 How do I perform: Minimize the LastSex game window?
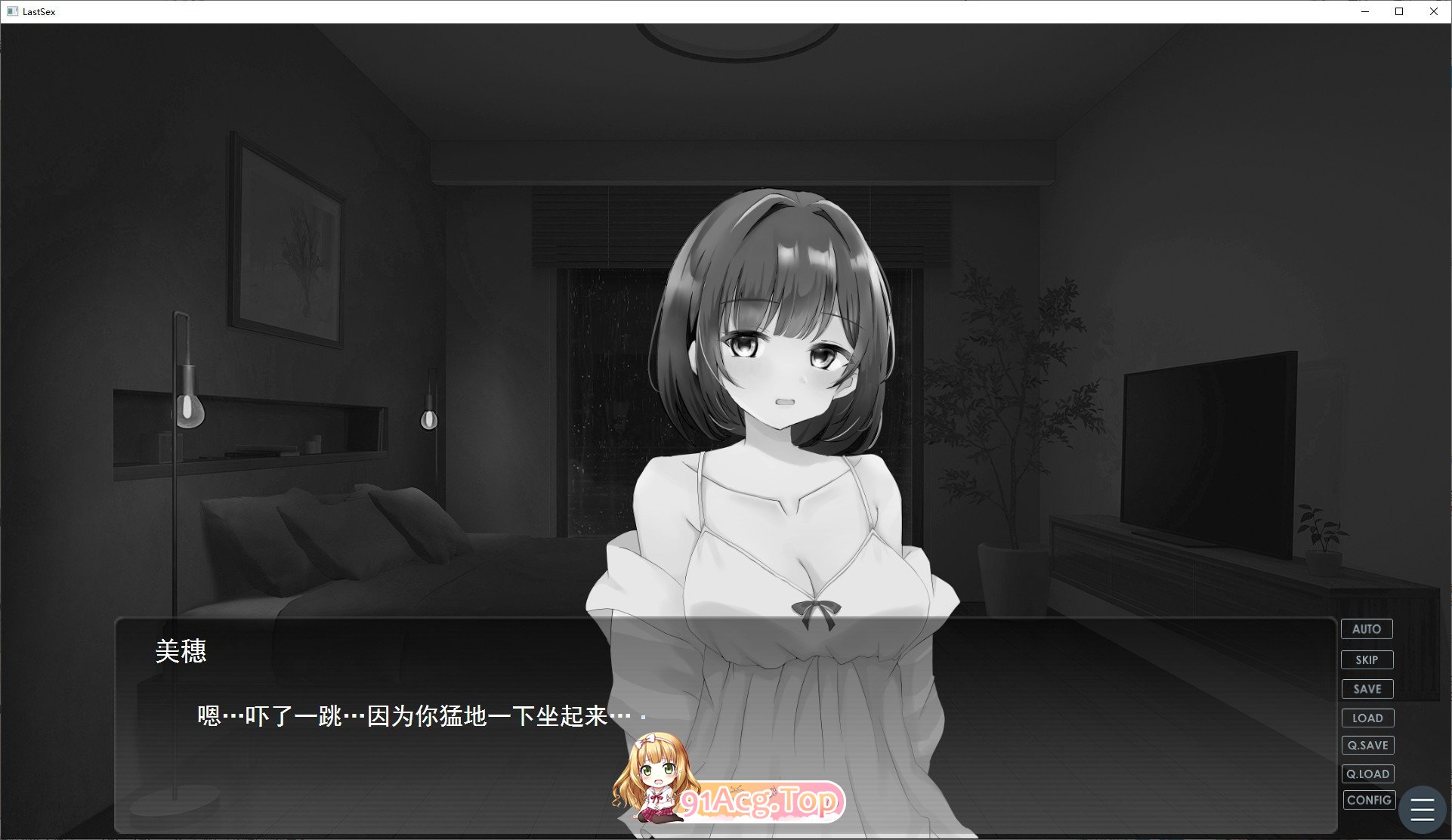pos(1364,11)
